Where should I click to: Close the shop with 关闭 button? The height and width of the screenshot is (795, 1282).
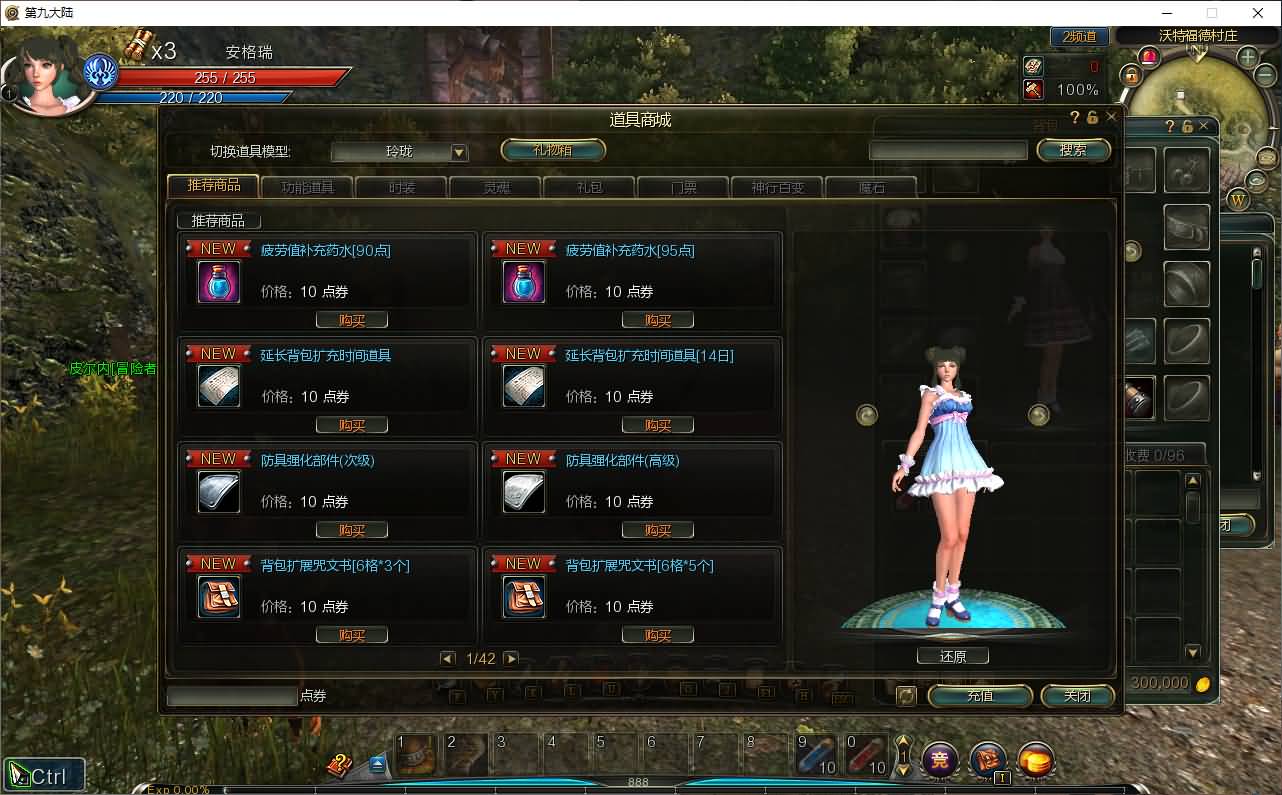(x=1077, y=695)
